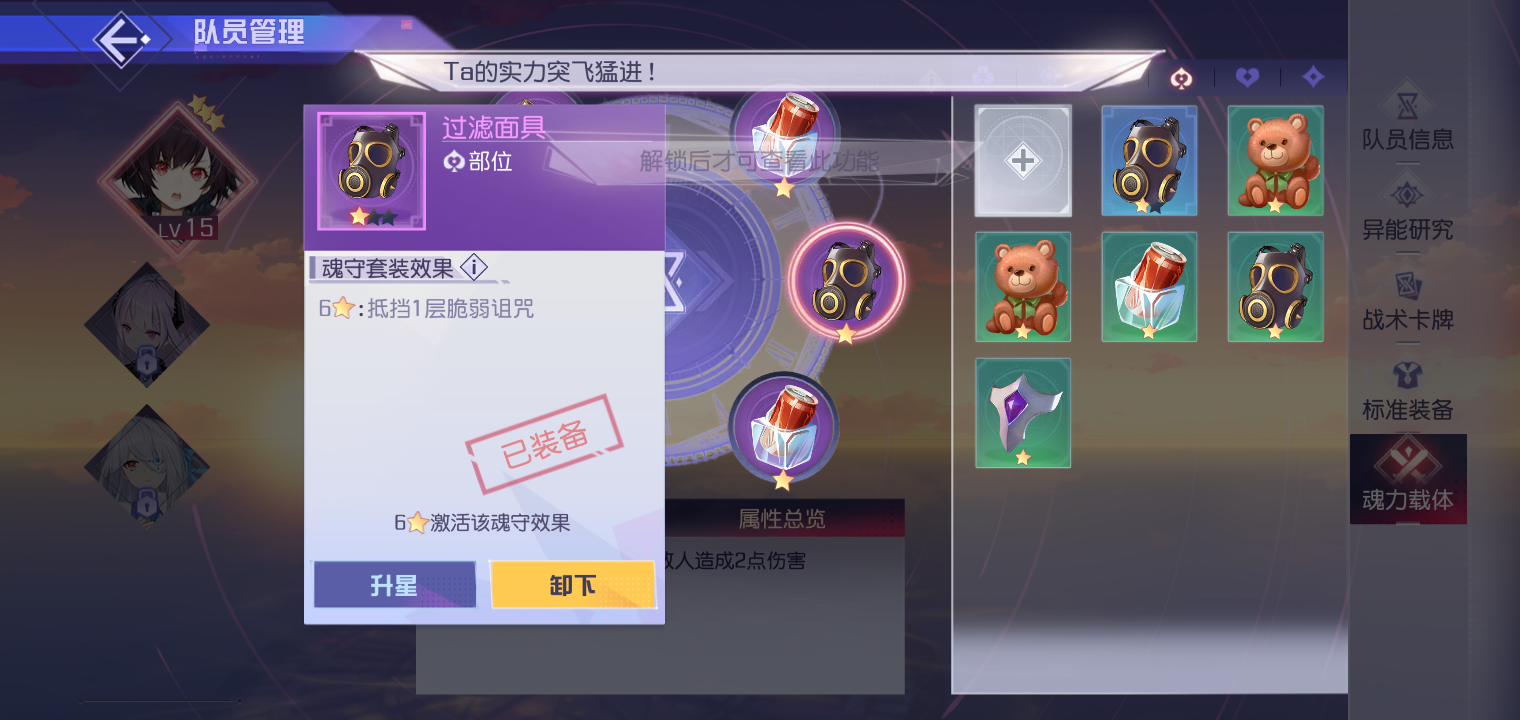Pick the ice cube item in the inventory

[1149, 286]
